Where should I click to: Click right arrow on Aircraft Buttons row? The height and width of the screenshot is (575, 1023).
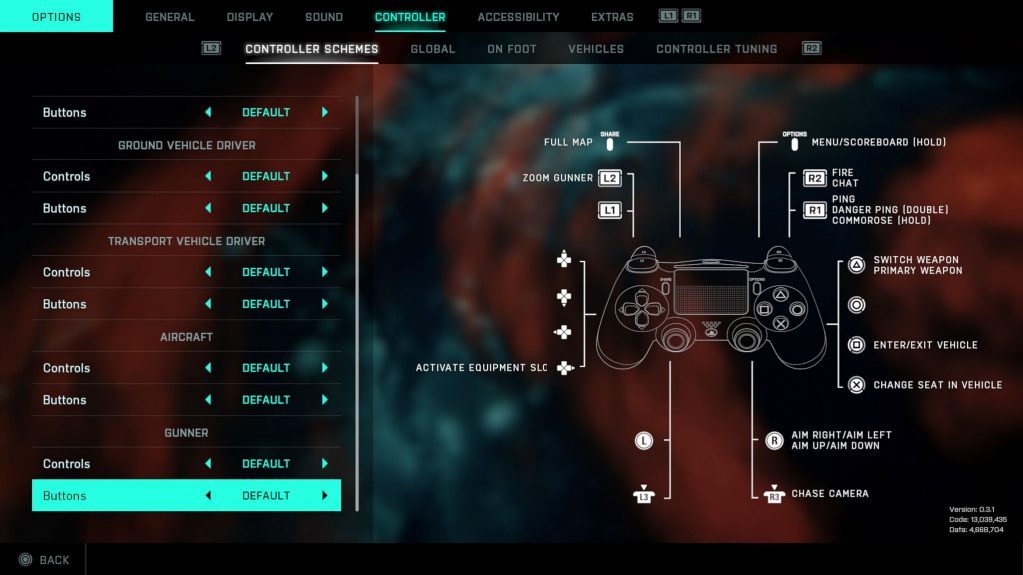[x=325, y=400]
